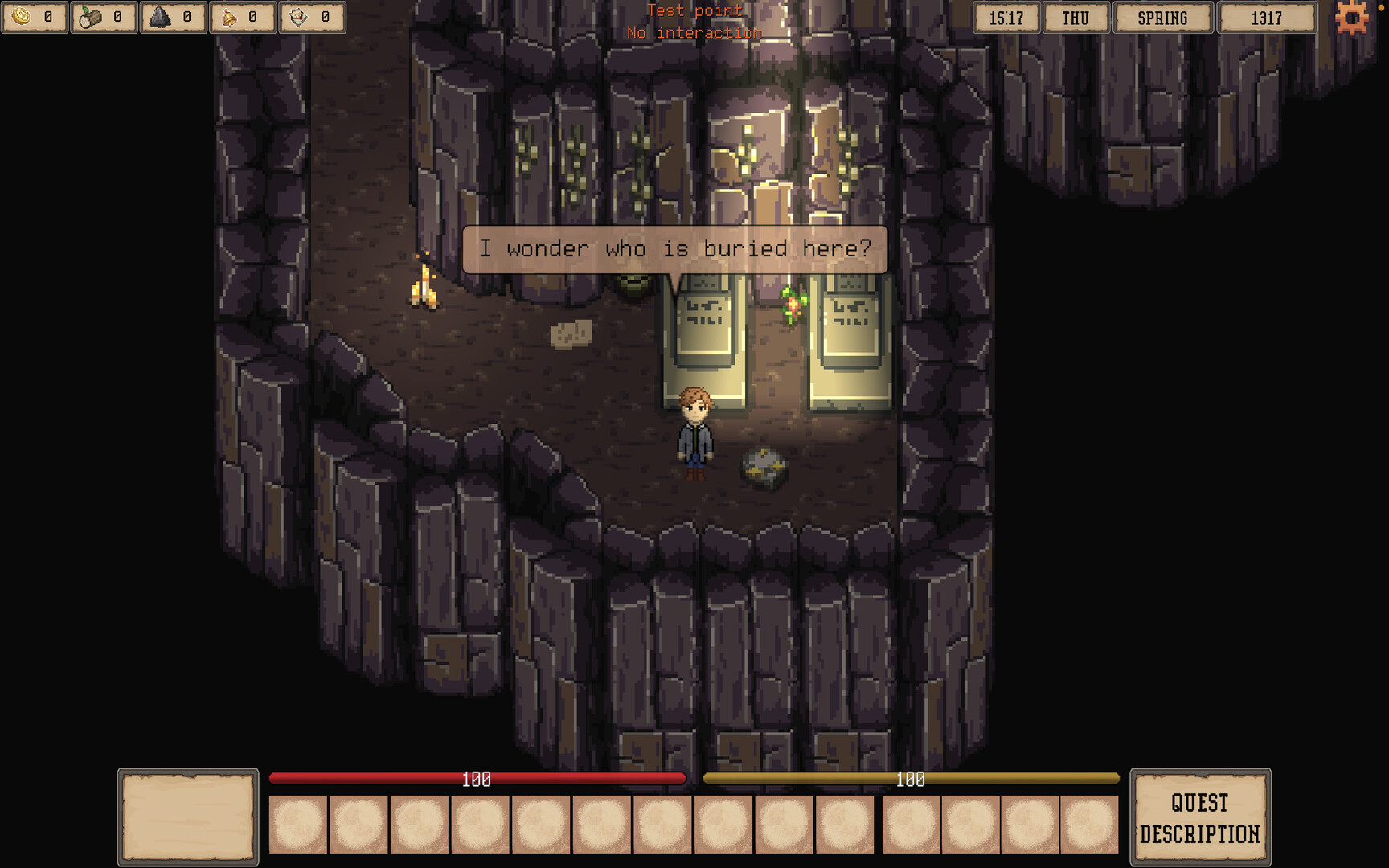
Task: Open the year 1317 display
Action: point(1268,17)
